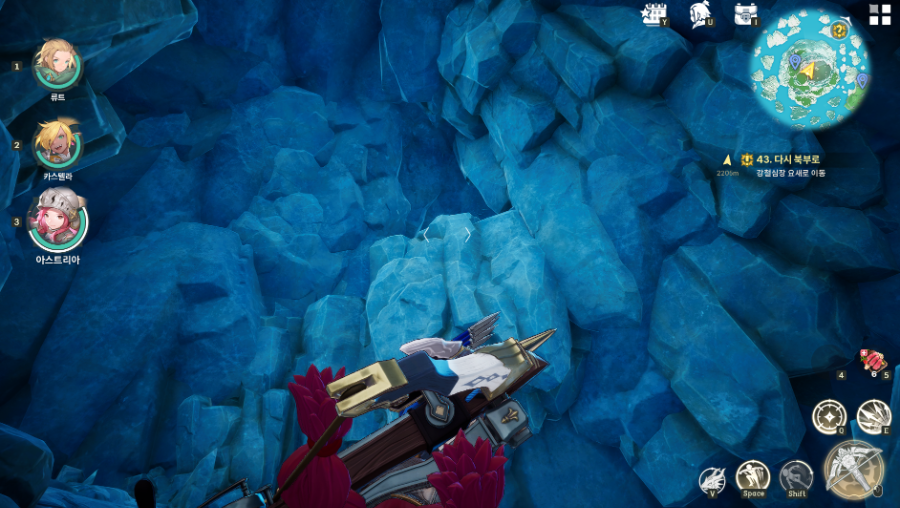Open the circular island minimap
This screenshot has width=900, height=508.
coord(810,68)
